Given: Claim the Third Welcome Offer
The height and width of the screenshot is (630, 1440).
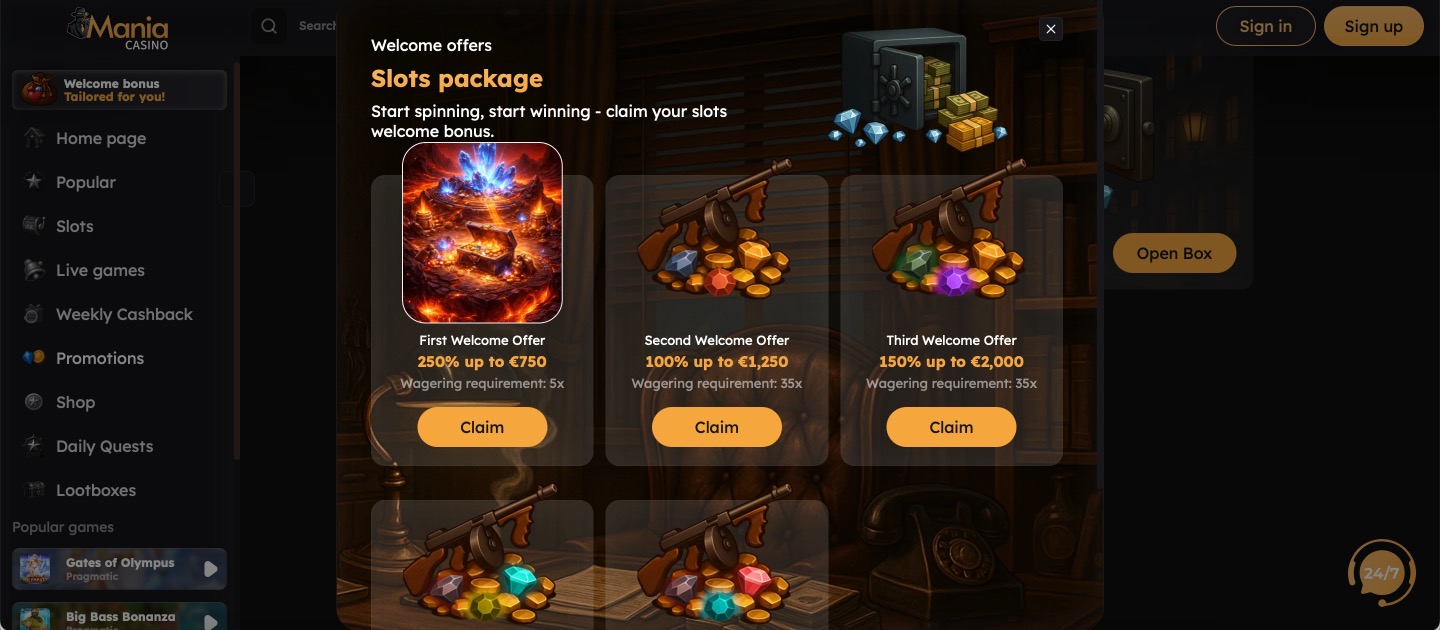Looking at the screenshot, I should pos(951,427).
